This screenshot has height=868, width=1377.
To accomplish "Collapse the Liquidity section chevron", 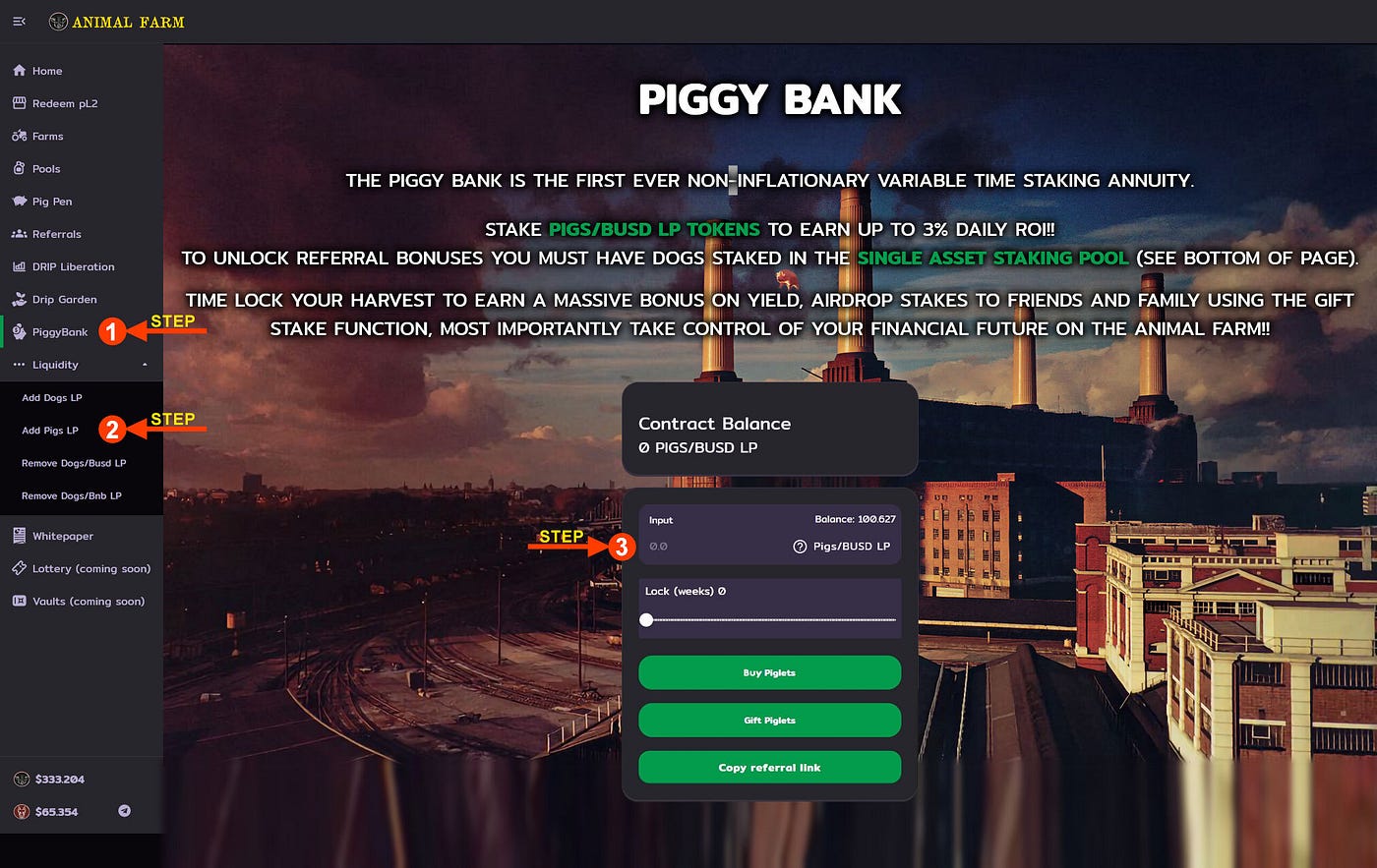I will 146,364.
